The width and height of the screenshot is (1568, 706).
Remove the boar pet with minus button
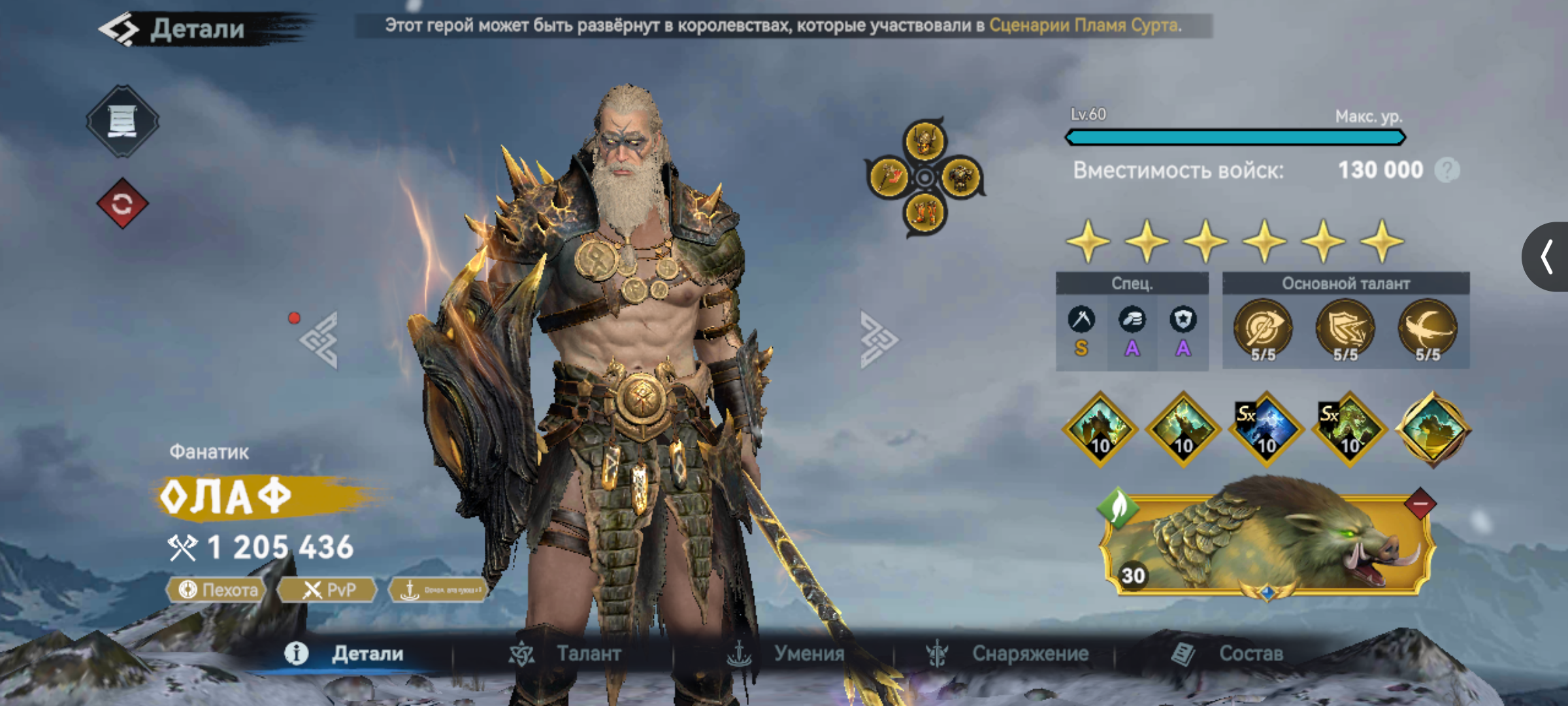click(1420, 504)
